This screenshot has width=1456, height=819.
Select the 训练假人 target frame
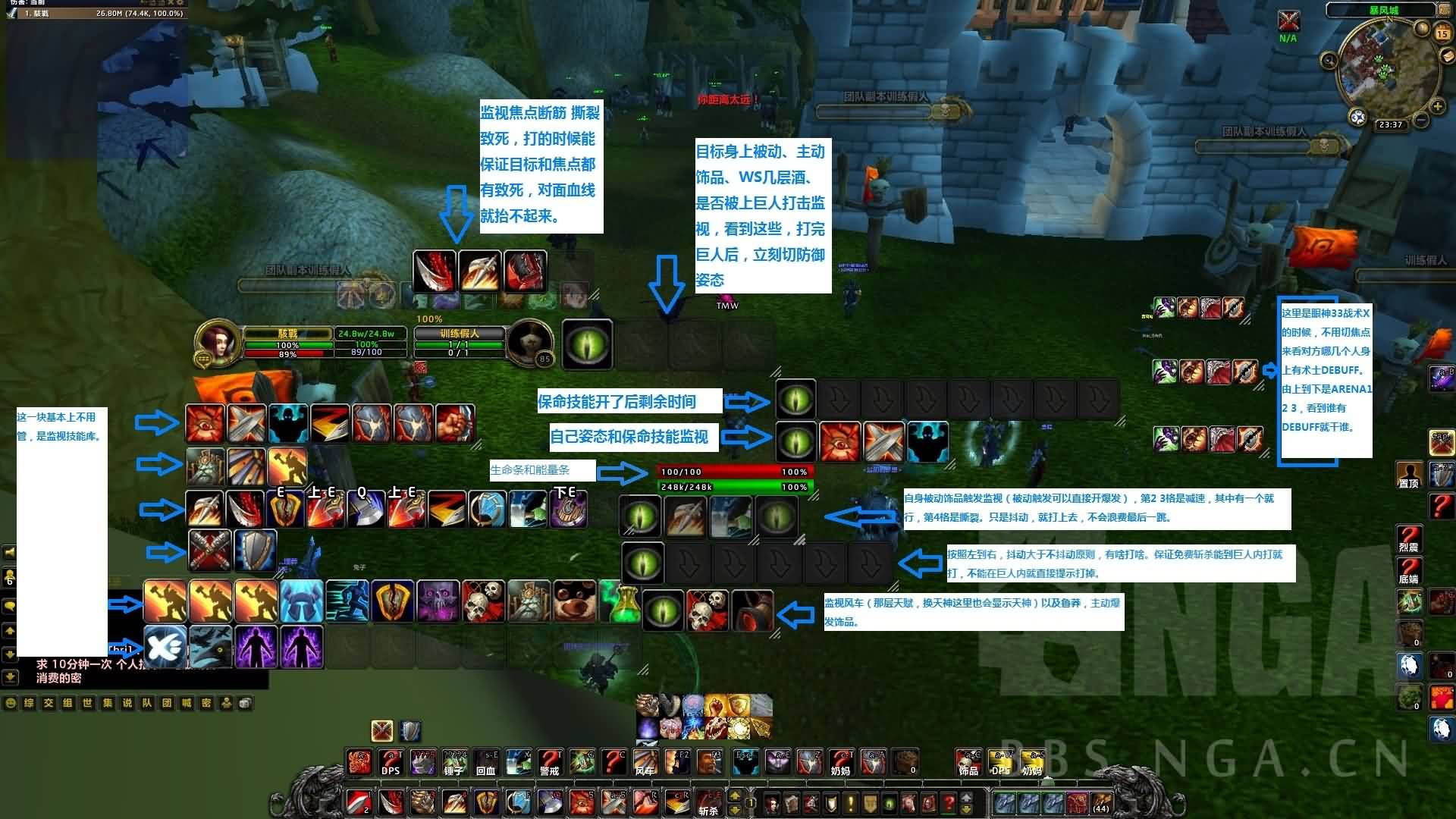(460, 343)
